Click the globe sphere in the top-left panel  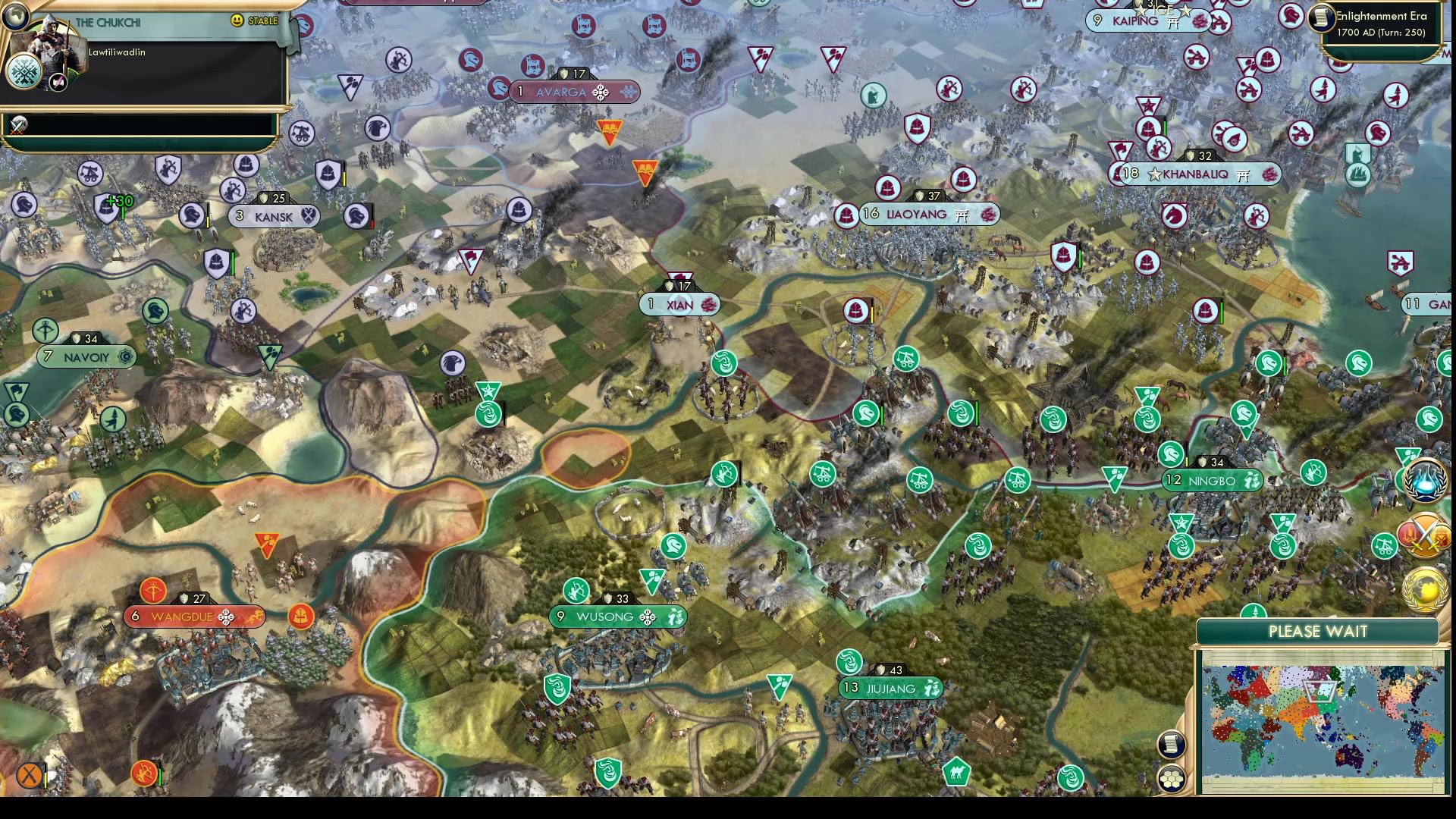(15, 17)
